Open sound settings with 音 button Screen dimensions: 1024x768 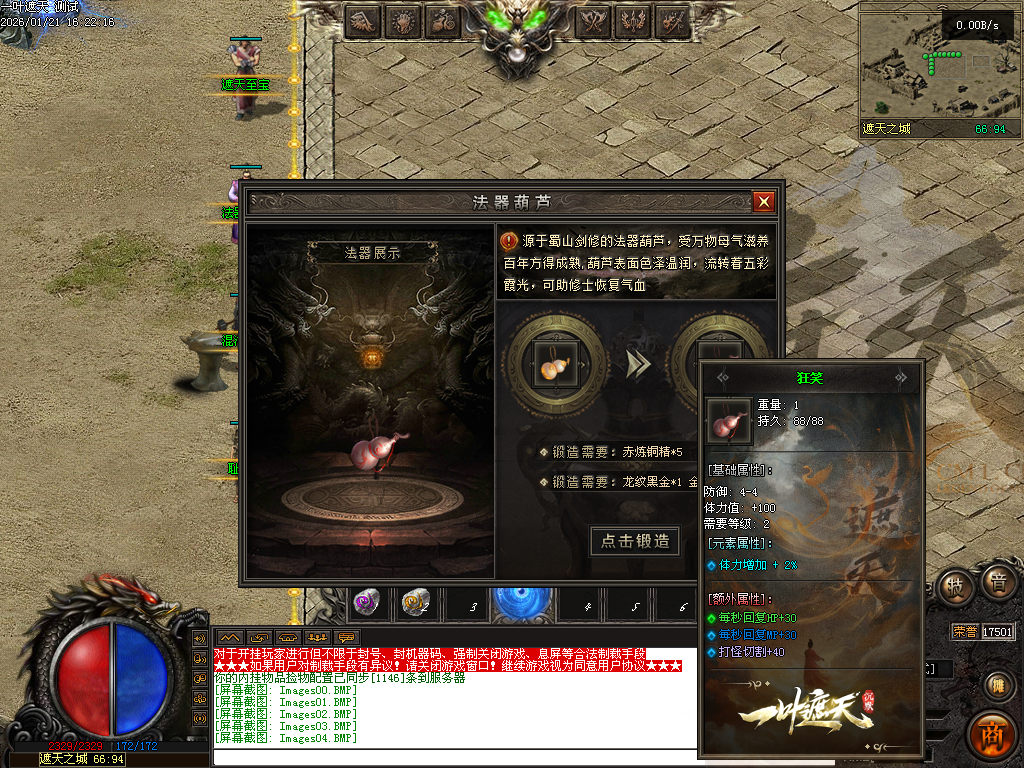coord(996,582)
